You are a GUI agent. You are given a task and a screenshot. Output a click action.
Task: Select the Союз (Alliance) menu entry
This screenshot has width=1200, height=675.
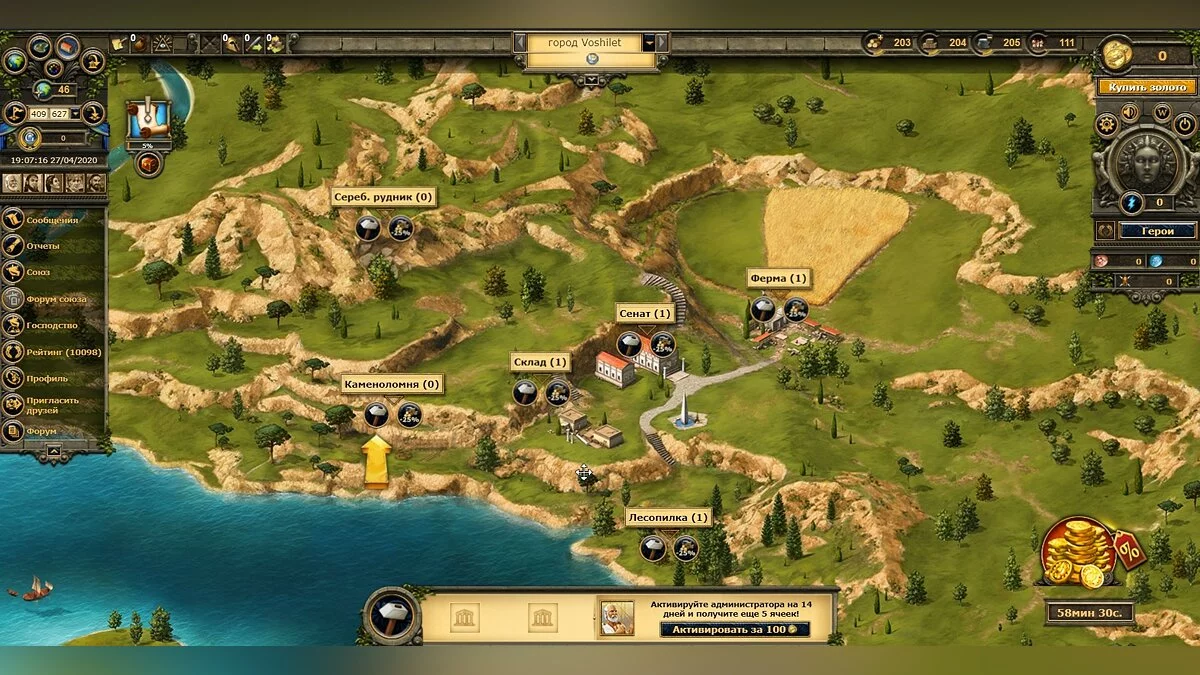[x=39, y=272]
